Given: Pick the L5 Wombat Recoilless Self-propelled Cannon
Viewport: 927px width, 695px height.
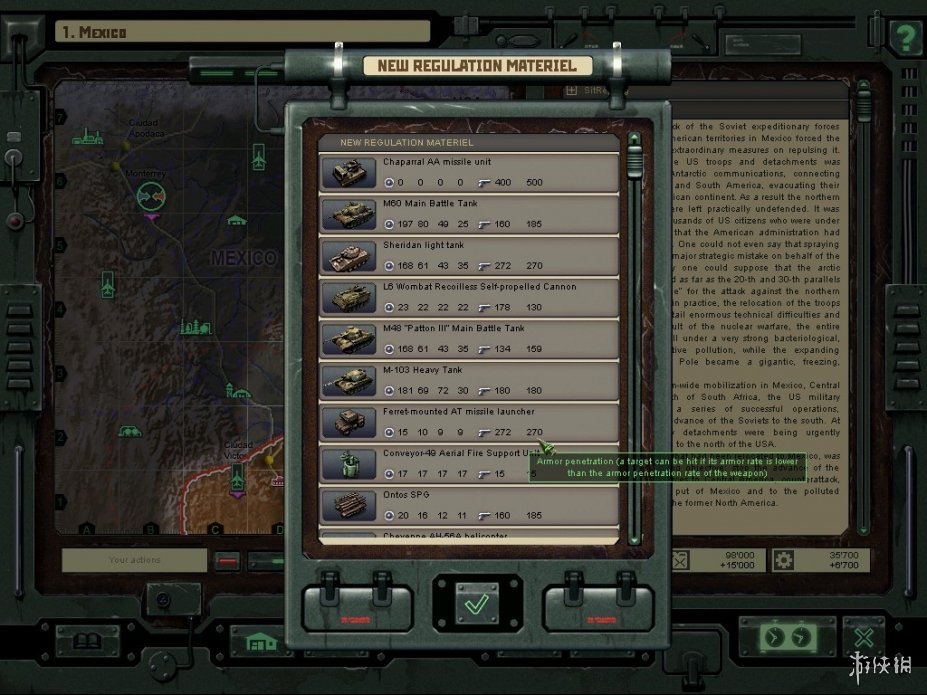Looking at the screenshot, I should [x=469, y=297].
